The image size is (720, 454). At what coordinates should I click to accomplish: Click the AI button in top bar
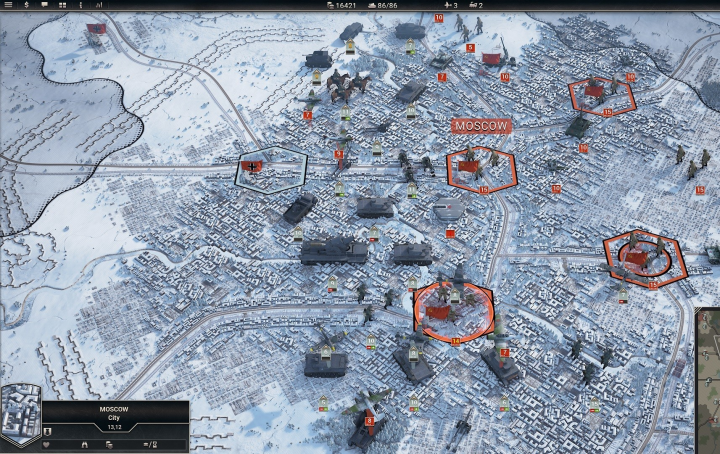click(98, 5)
